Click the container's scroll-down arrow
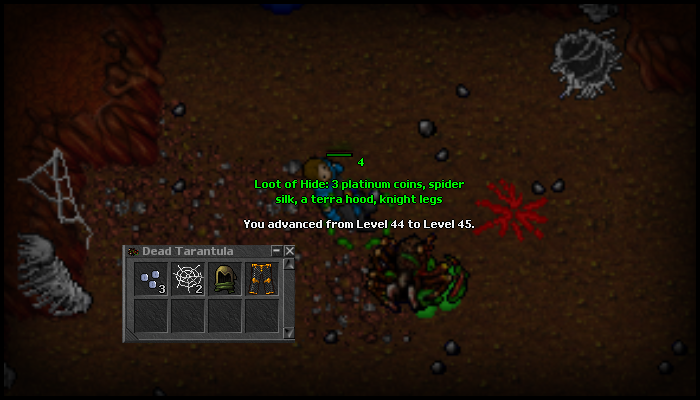The height and width of the screenshot is (400, 700). pyautogui.click(x=290, y=333)
